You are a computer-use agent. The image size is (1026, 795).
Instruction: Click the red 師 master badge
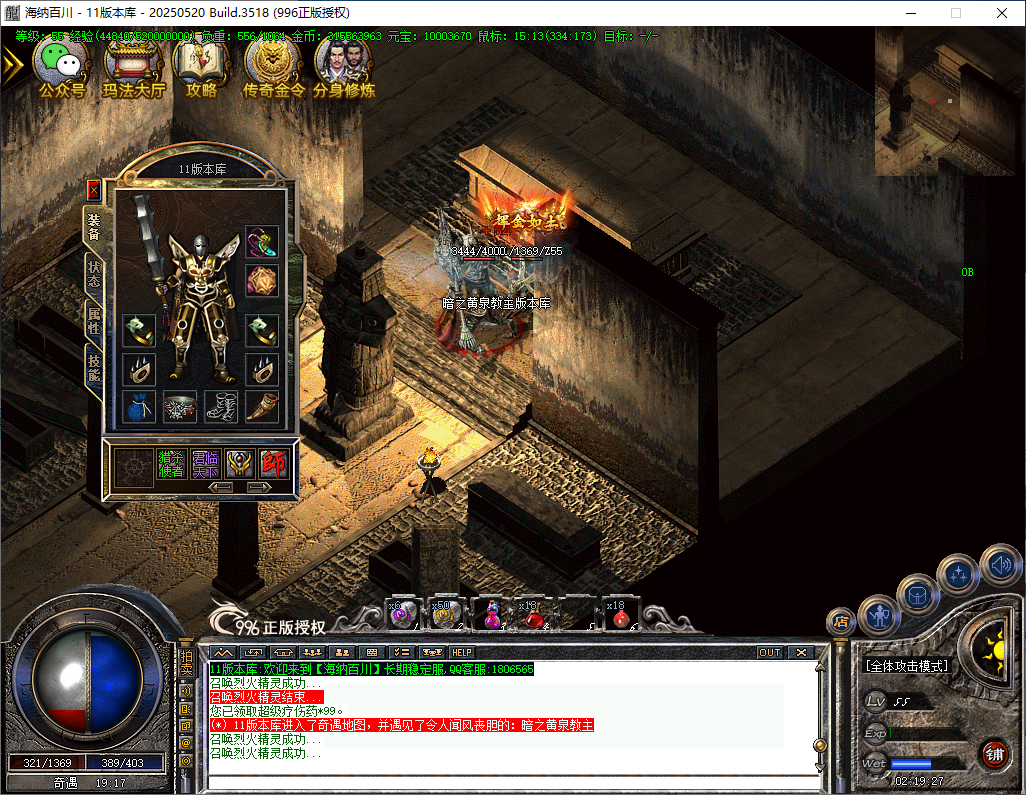tap(273, 464)
